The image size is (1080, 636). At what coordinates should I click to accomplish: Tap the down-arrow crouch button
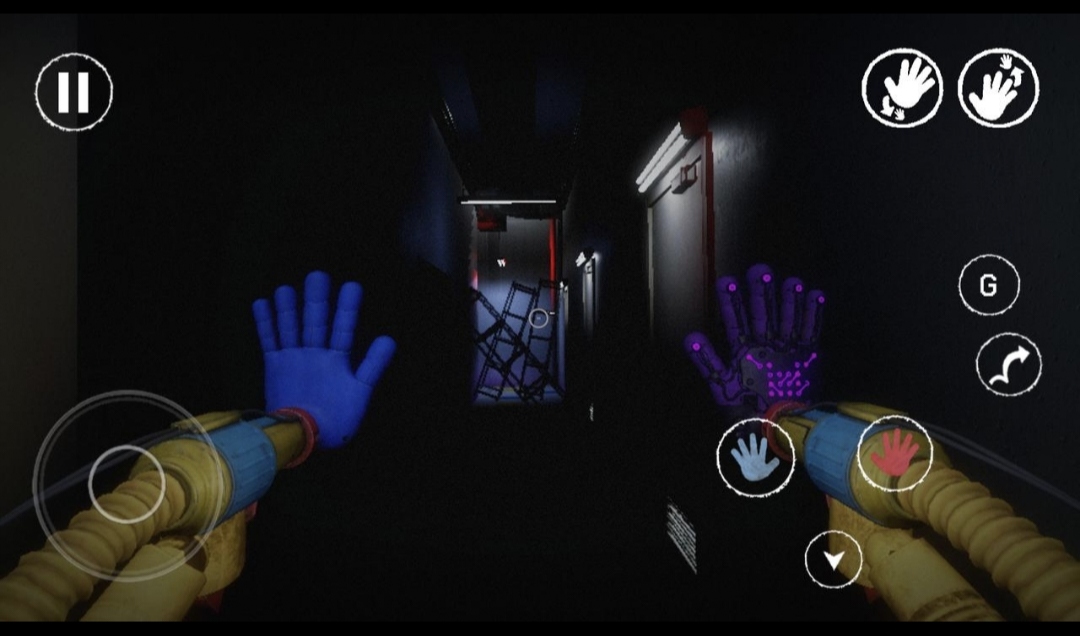833,561
